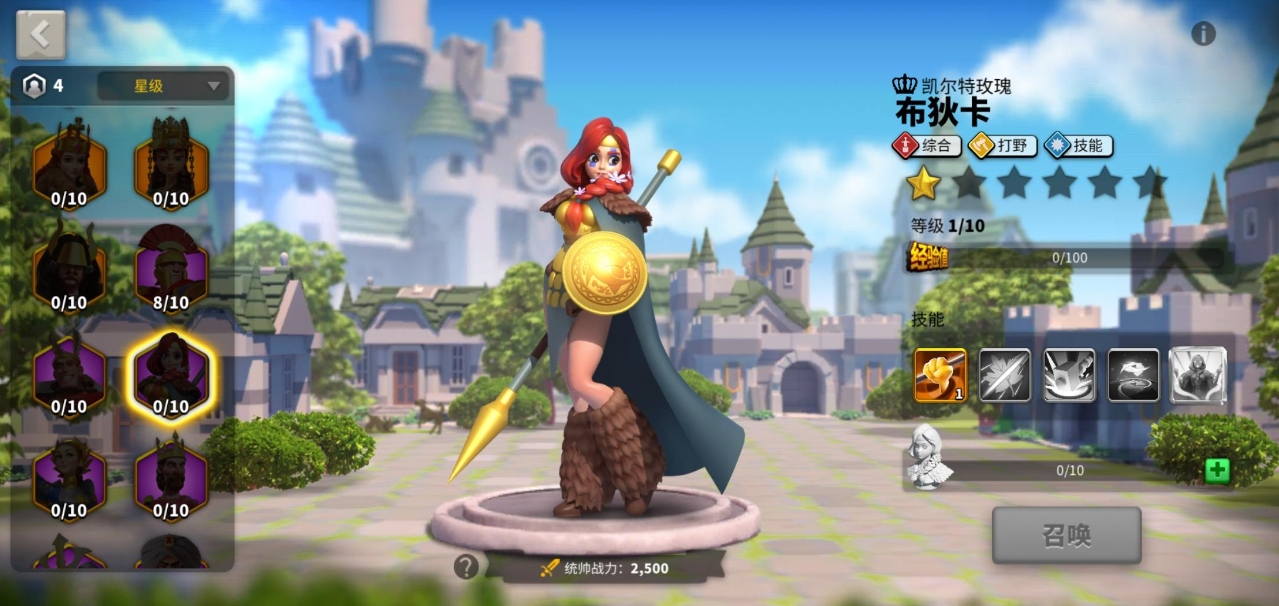Viewport: 1279px width, 606px height.
Task: Choose the dark samurai-helmet commander portrait
Action: [69, 269]
